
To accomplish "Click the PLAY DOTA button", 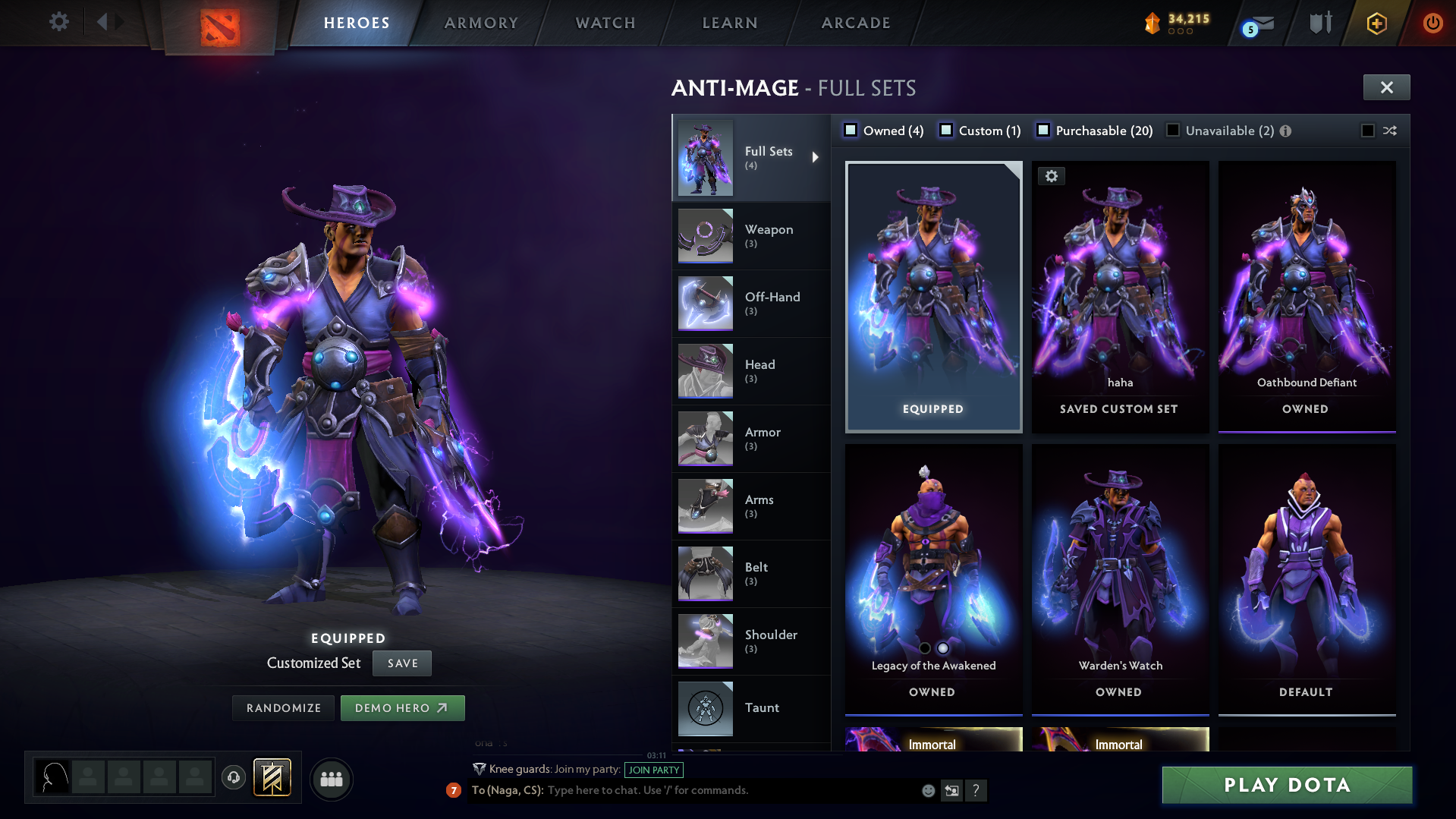I will tap(1286, 786).
